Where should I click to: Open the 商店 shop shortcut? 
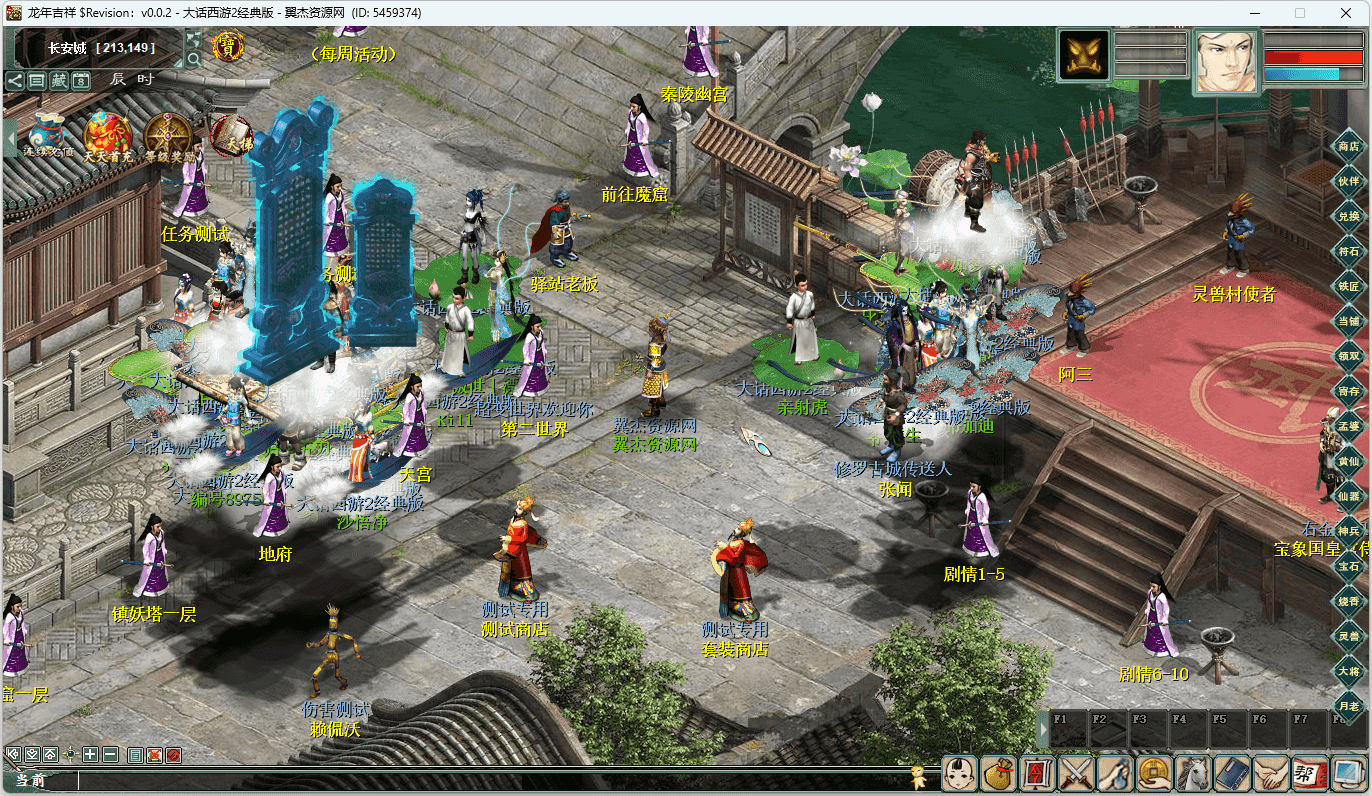1349,146
